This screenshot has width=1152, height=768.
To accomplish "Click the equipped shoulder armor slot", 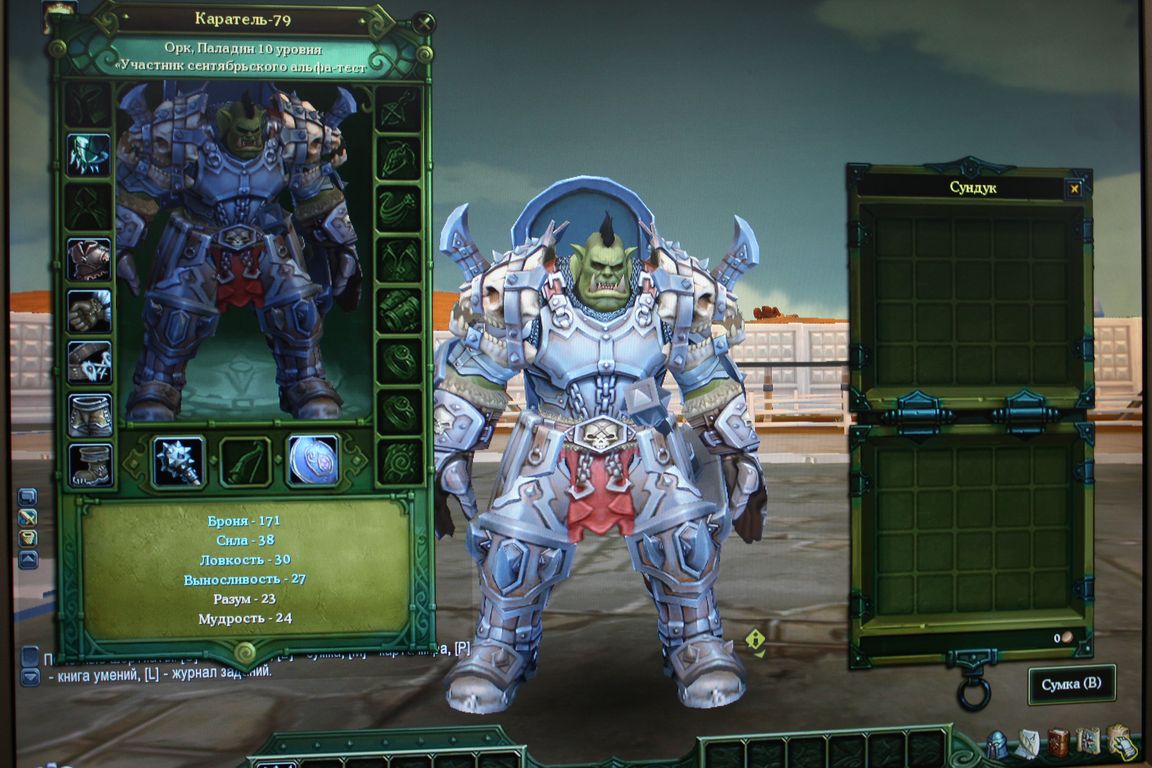I will click(x=89, y=155).
